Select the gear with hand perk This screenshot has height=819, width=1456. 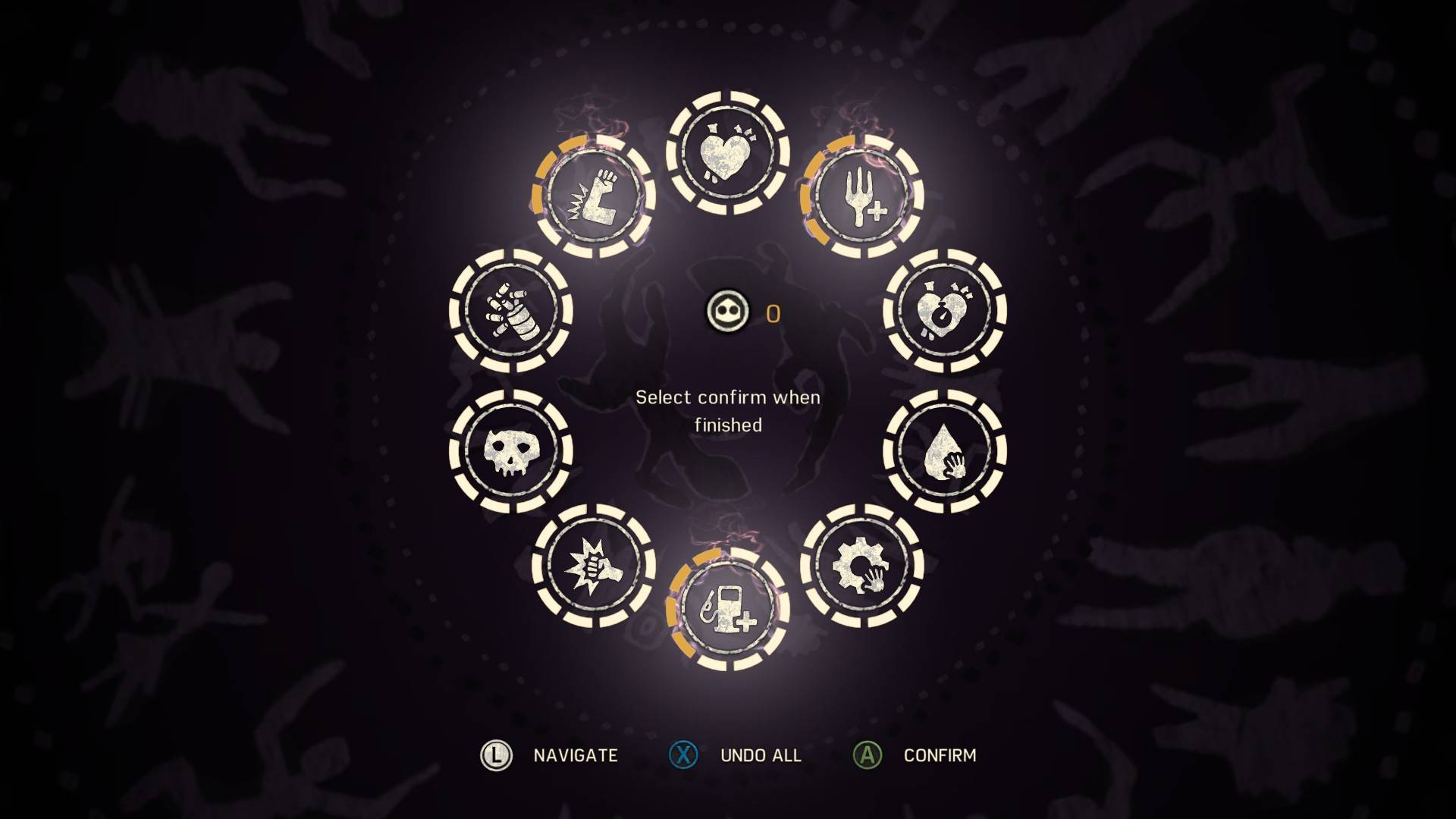coord(862,566)
